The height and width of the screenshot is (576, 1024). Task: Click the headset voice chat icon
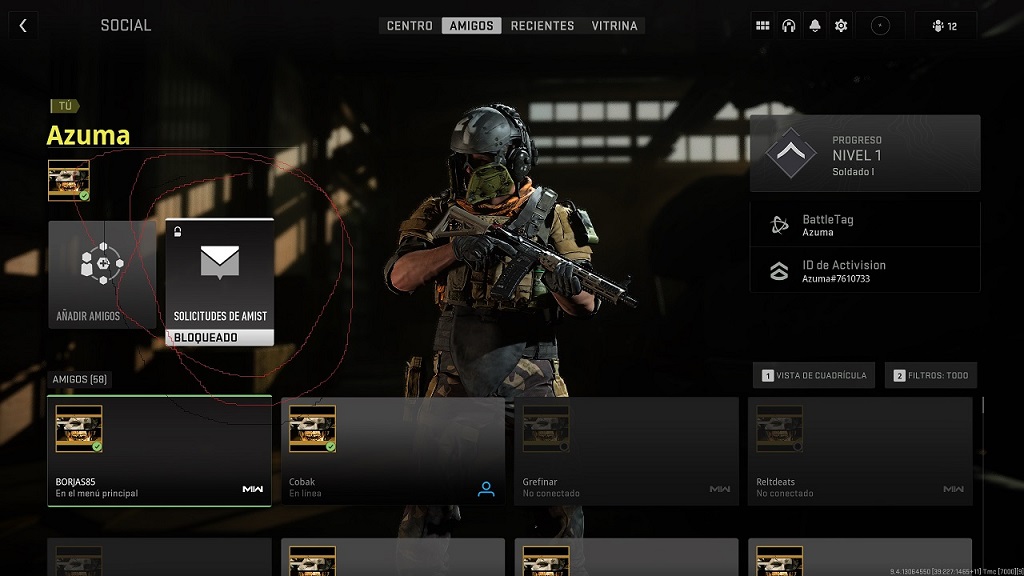tap(789, 26)
